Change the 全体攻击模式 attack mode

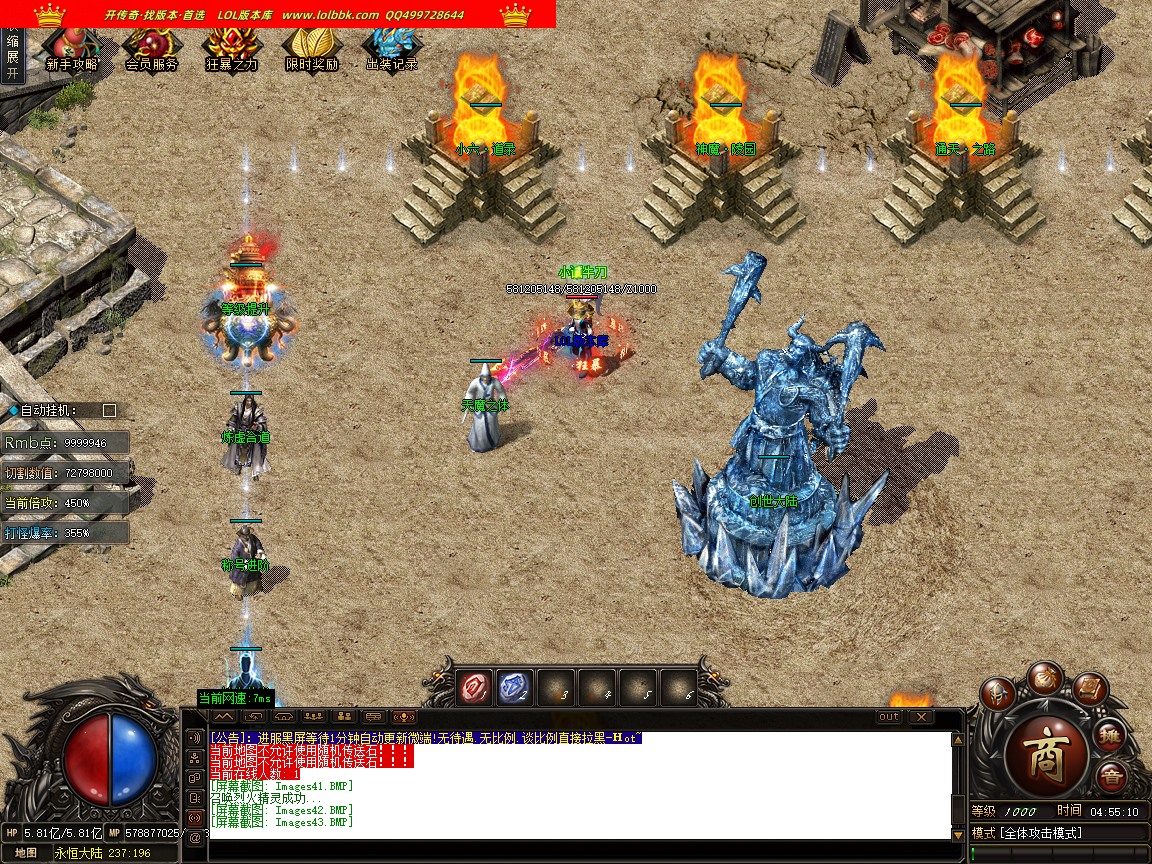pyautogui.click(x=1040, y=833)
